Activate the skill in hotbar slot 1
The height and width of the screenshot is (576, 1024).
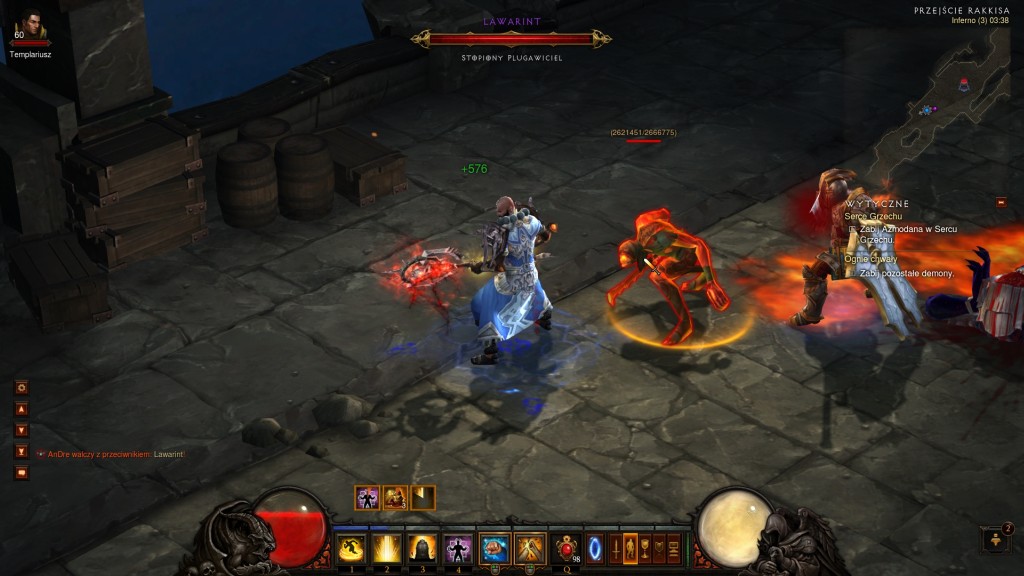349,548
